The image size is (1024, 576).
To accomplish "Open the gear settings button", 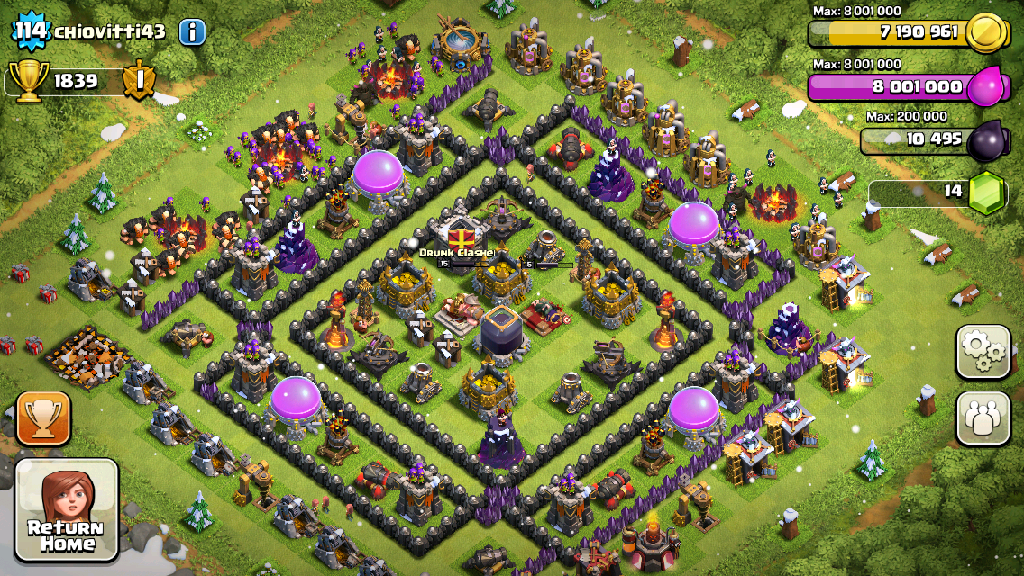I will click(983, 352).
